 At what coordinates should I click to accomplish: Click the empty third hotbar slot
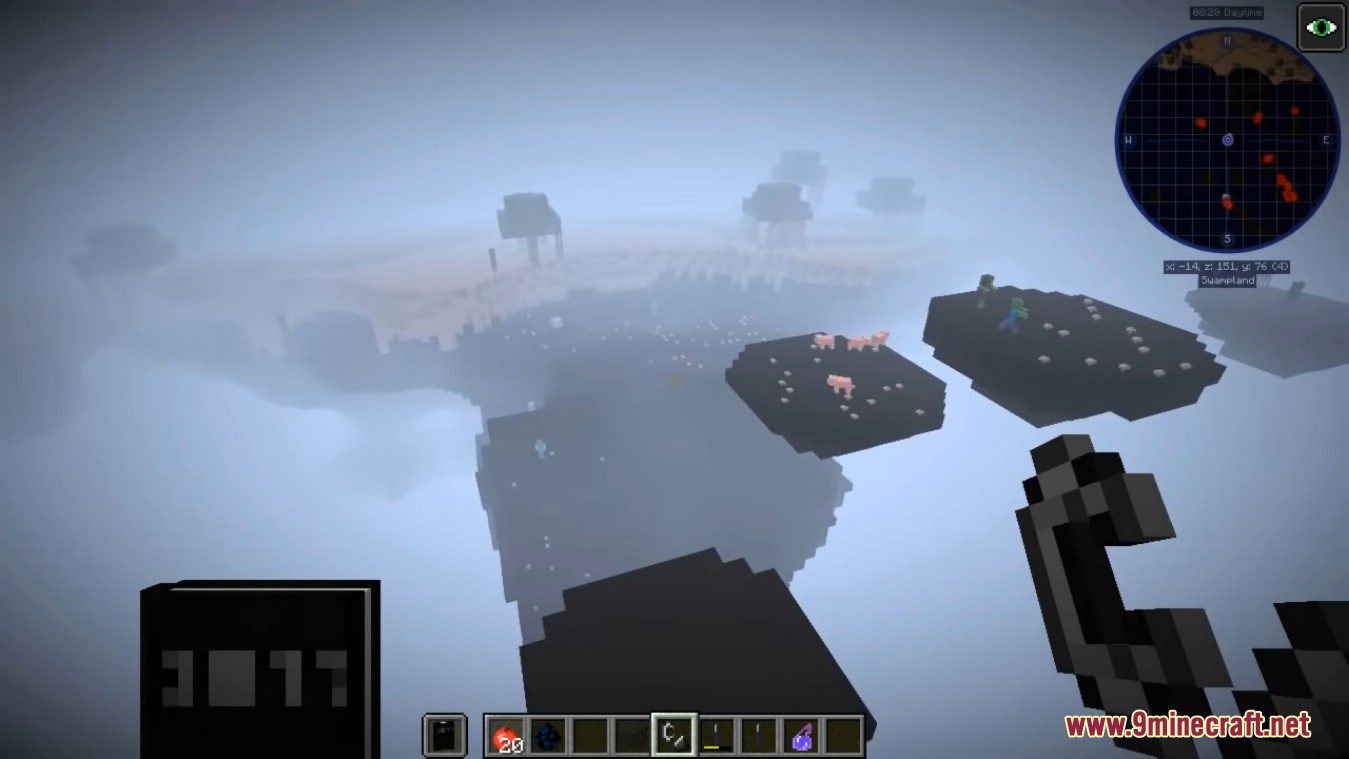click(589, 733)
